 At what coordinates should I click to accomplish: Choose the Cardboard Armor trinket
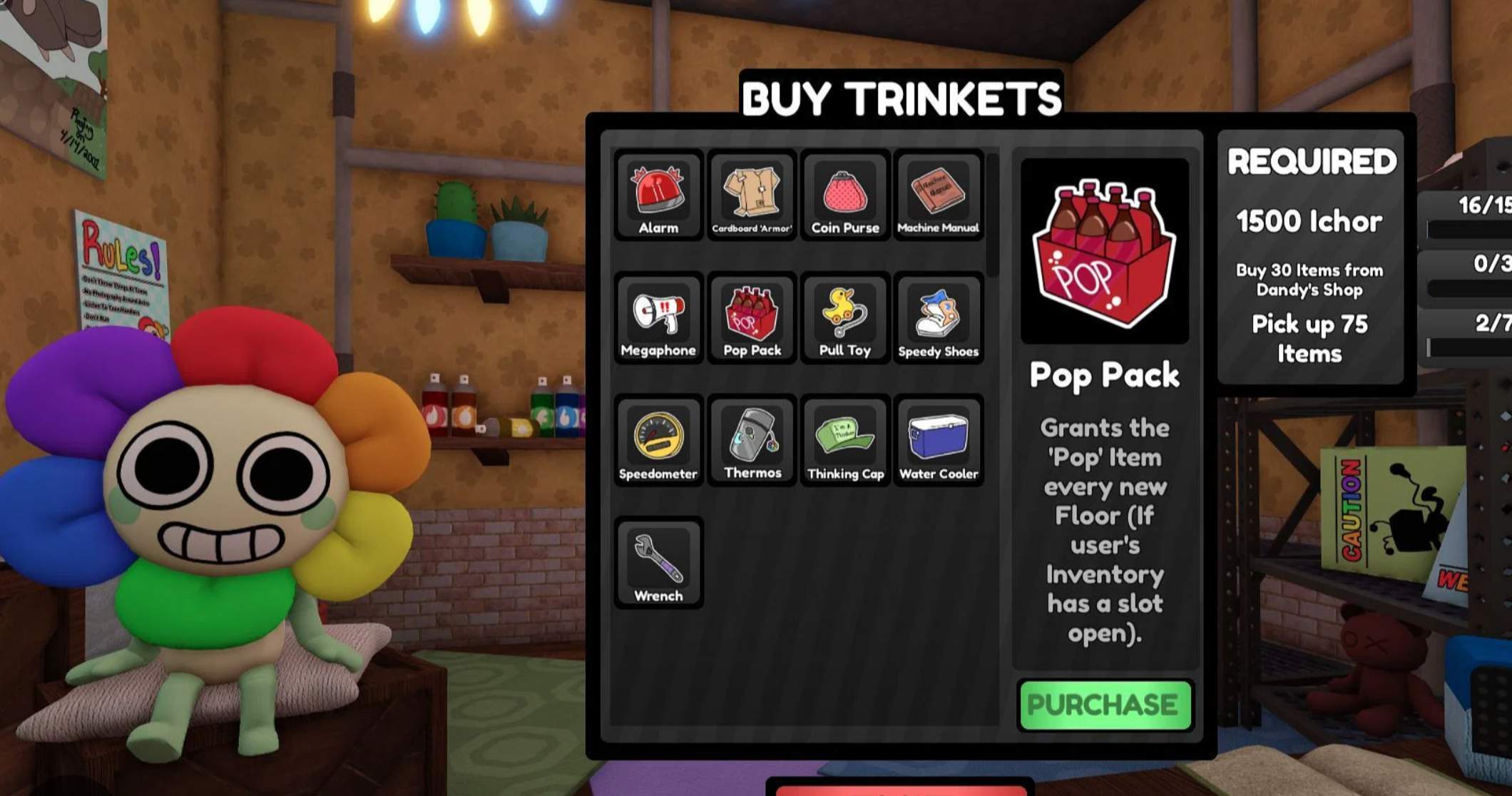tap(752, 195)
